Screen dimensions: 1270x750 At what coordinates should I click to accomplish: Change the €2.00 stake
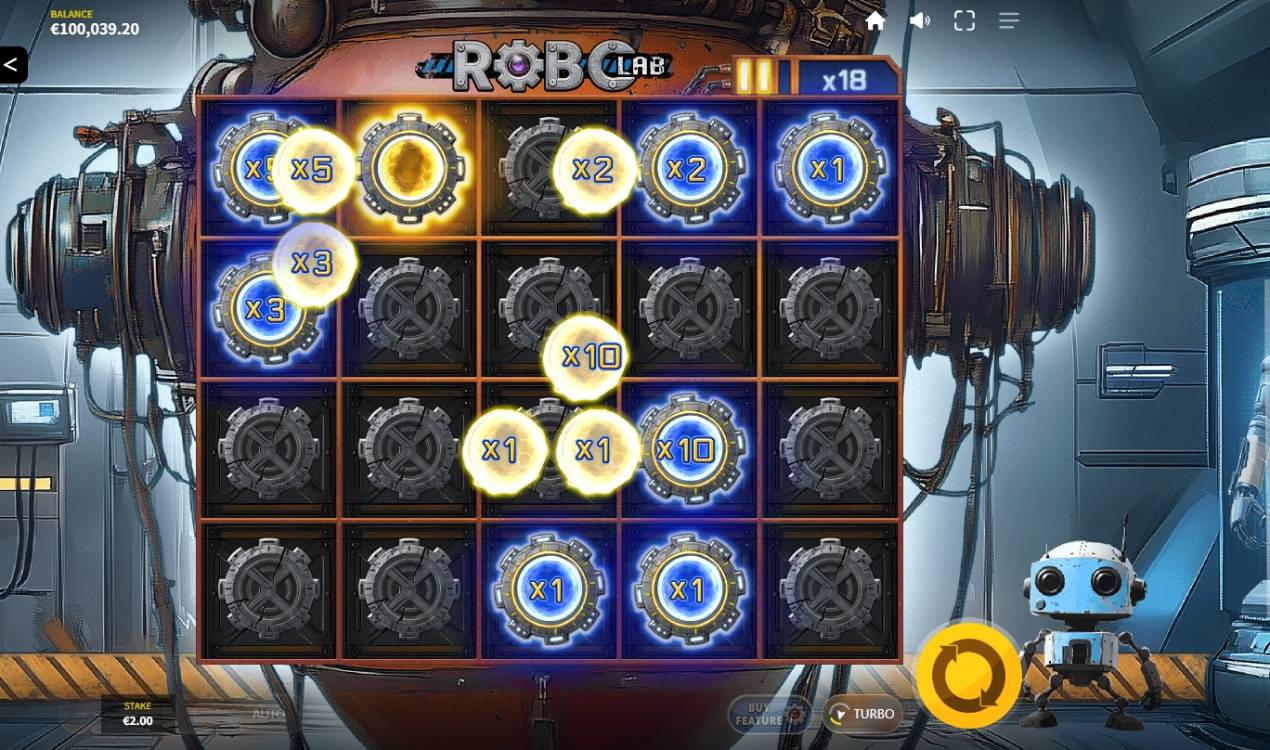point(138,714)
